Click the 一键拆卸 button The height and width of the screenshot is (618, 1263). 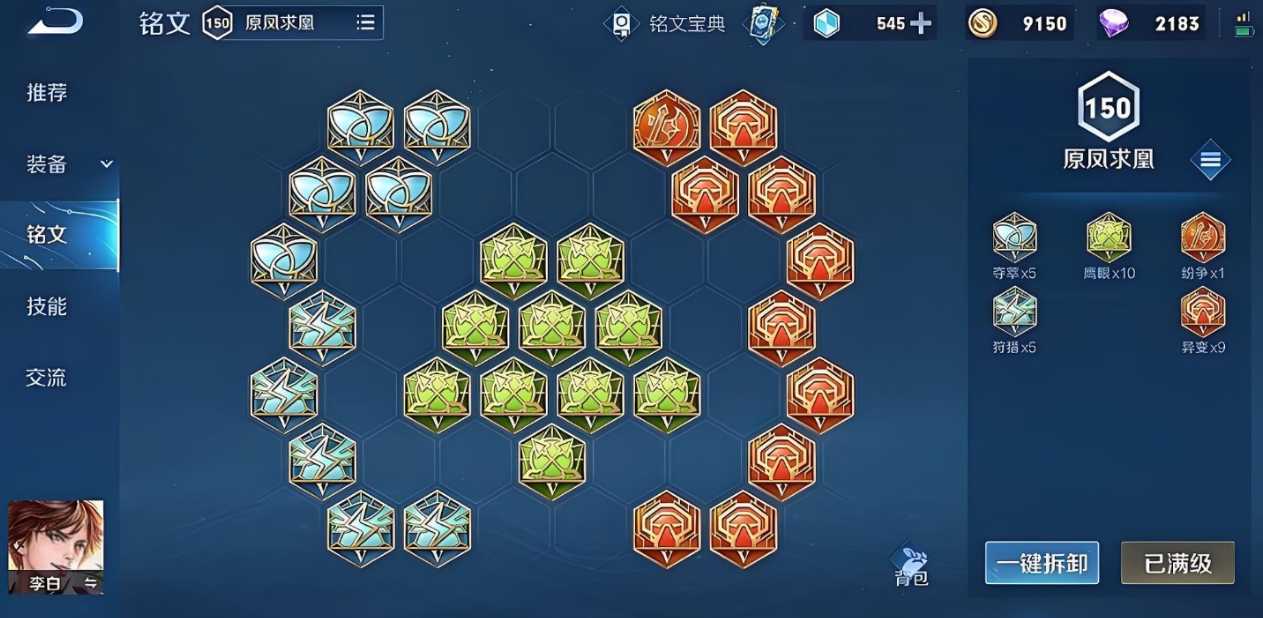pos(1041,563)
